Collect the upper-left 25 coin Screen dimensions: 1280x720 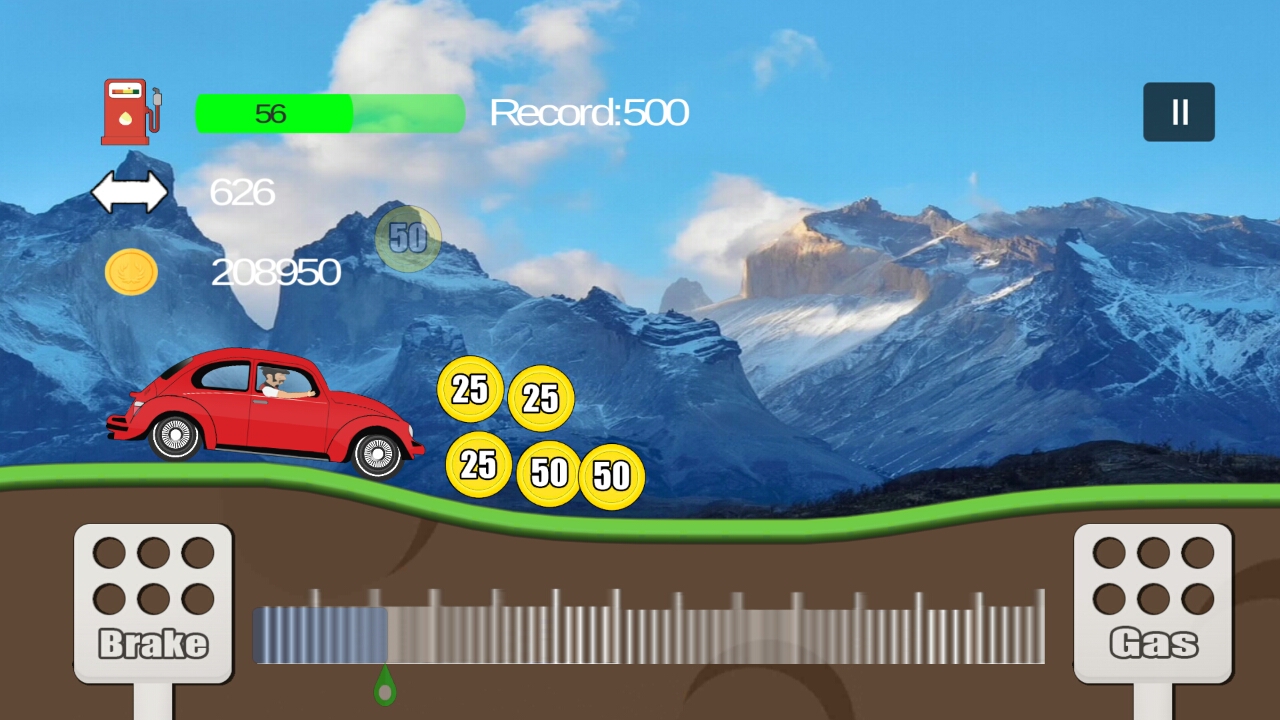coord(471,390)
